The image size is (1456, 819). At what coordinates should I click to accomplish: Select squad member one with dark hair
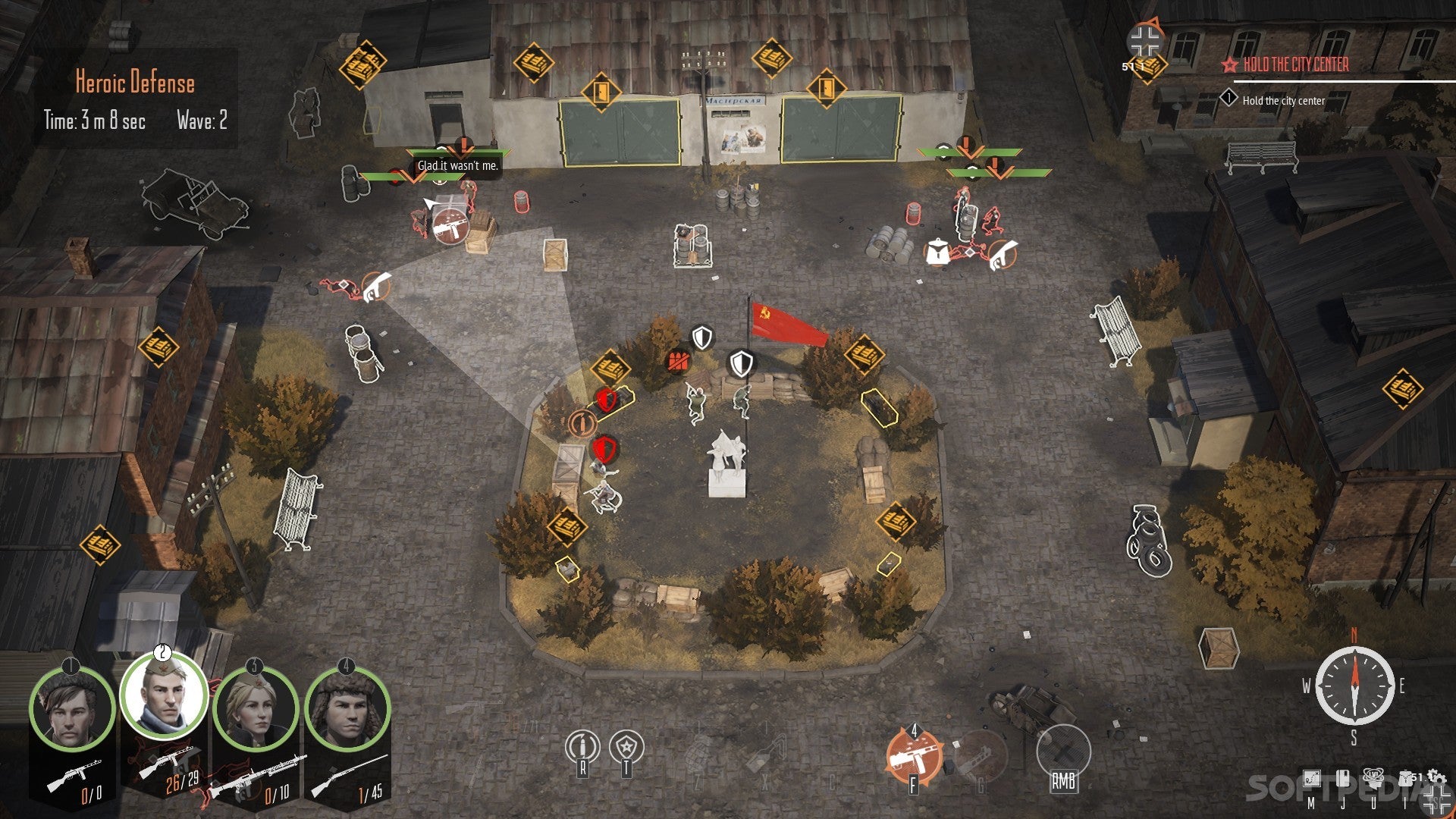tap(71, 711)
